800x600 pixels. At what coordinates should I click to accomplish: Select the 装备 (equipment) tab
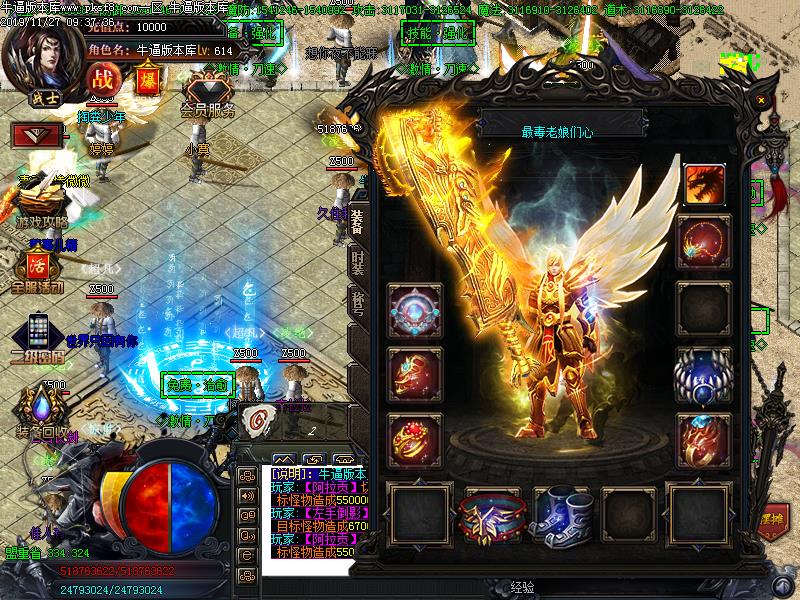(x=357, y=220)
